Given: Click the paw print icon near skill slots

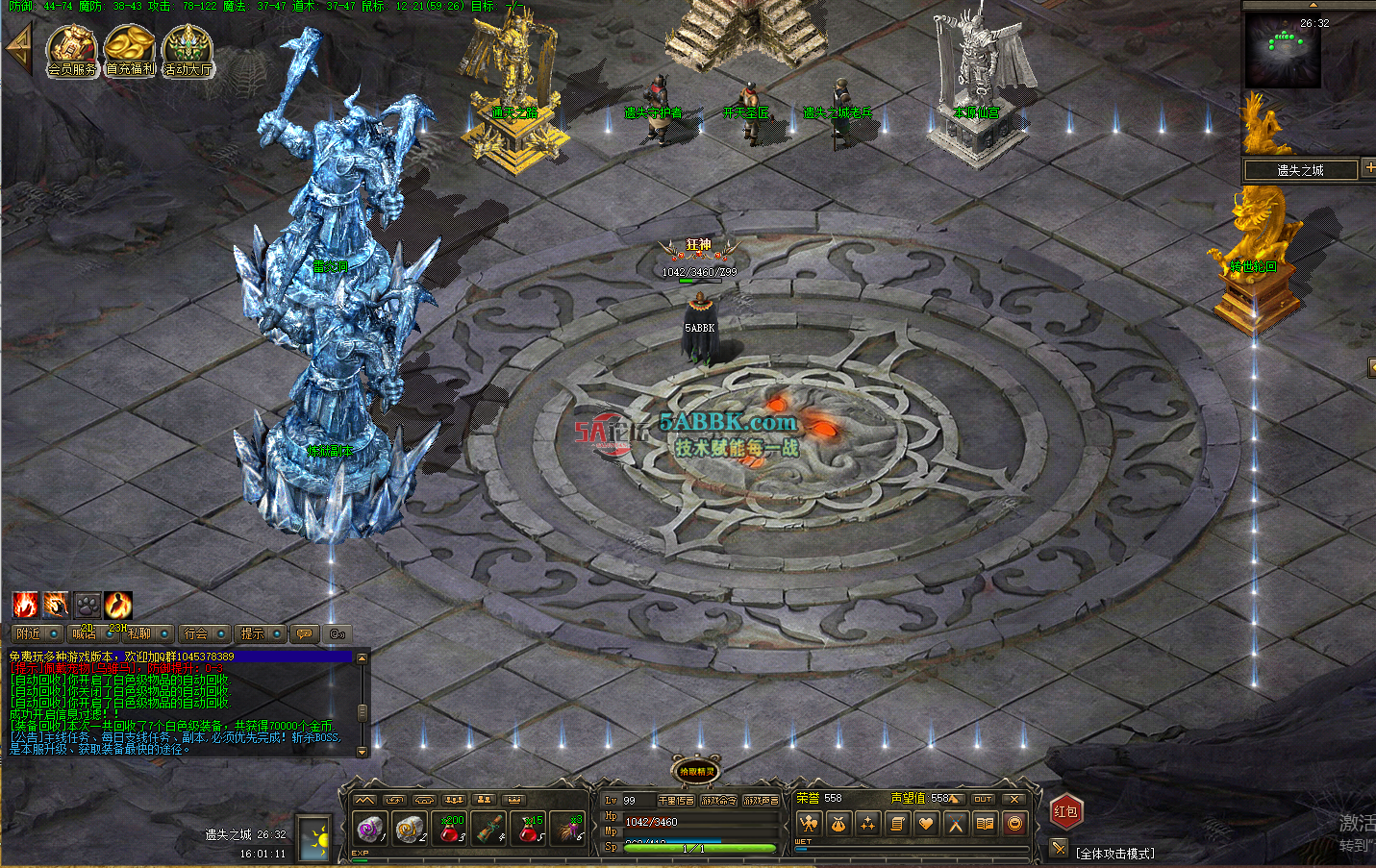Looking at the screenshot, I should [x=88, y=604].
